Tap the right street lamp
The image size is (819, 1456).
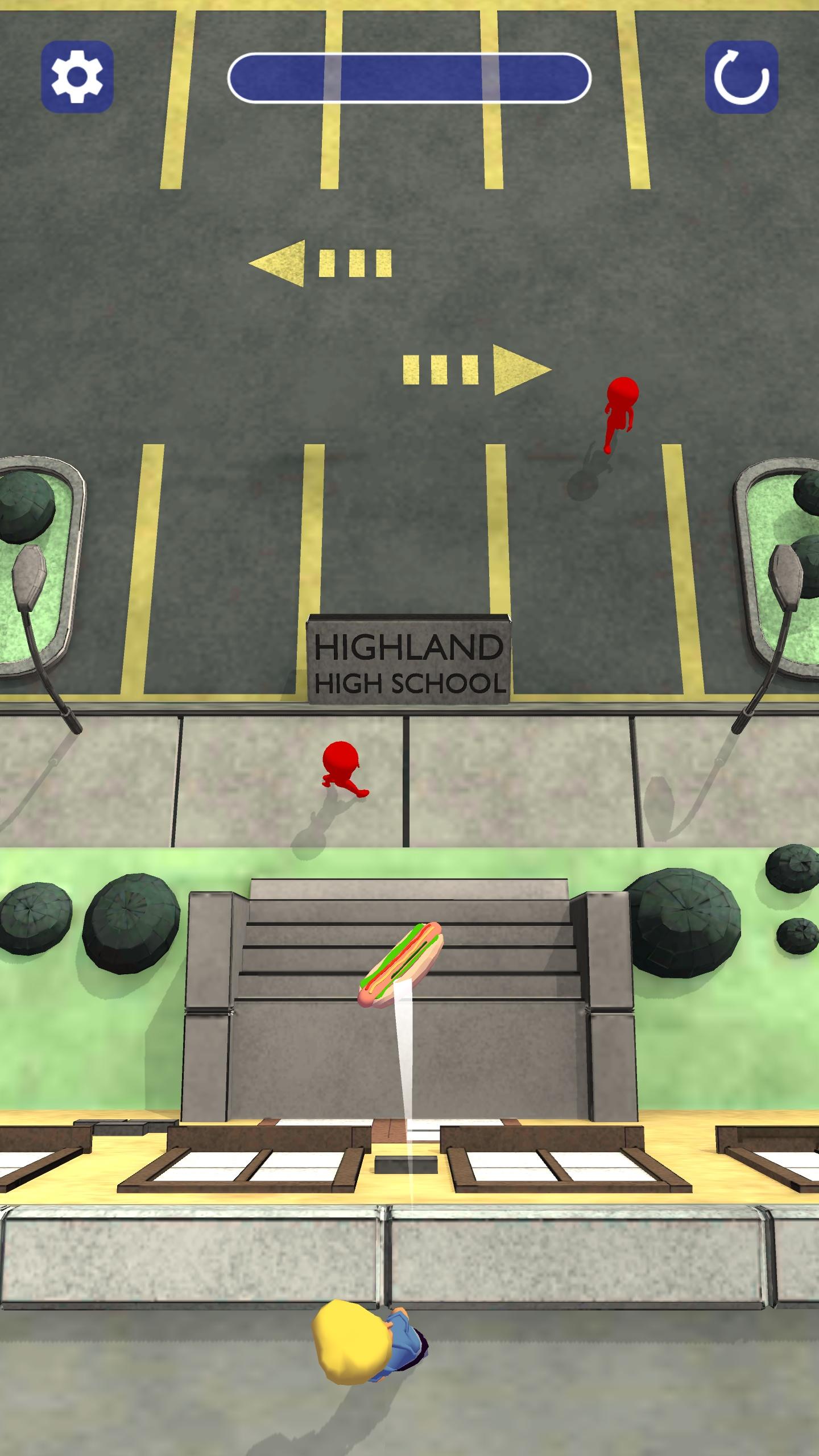785,569
